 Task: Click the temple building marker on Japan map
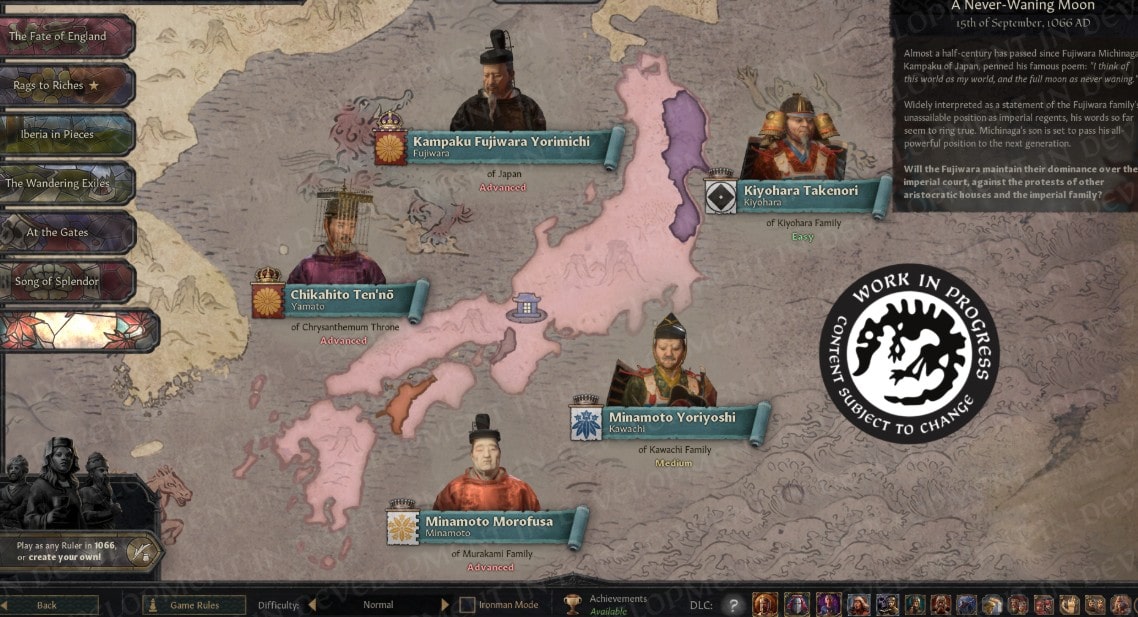point(524,306)
